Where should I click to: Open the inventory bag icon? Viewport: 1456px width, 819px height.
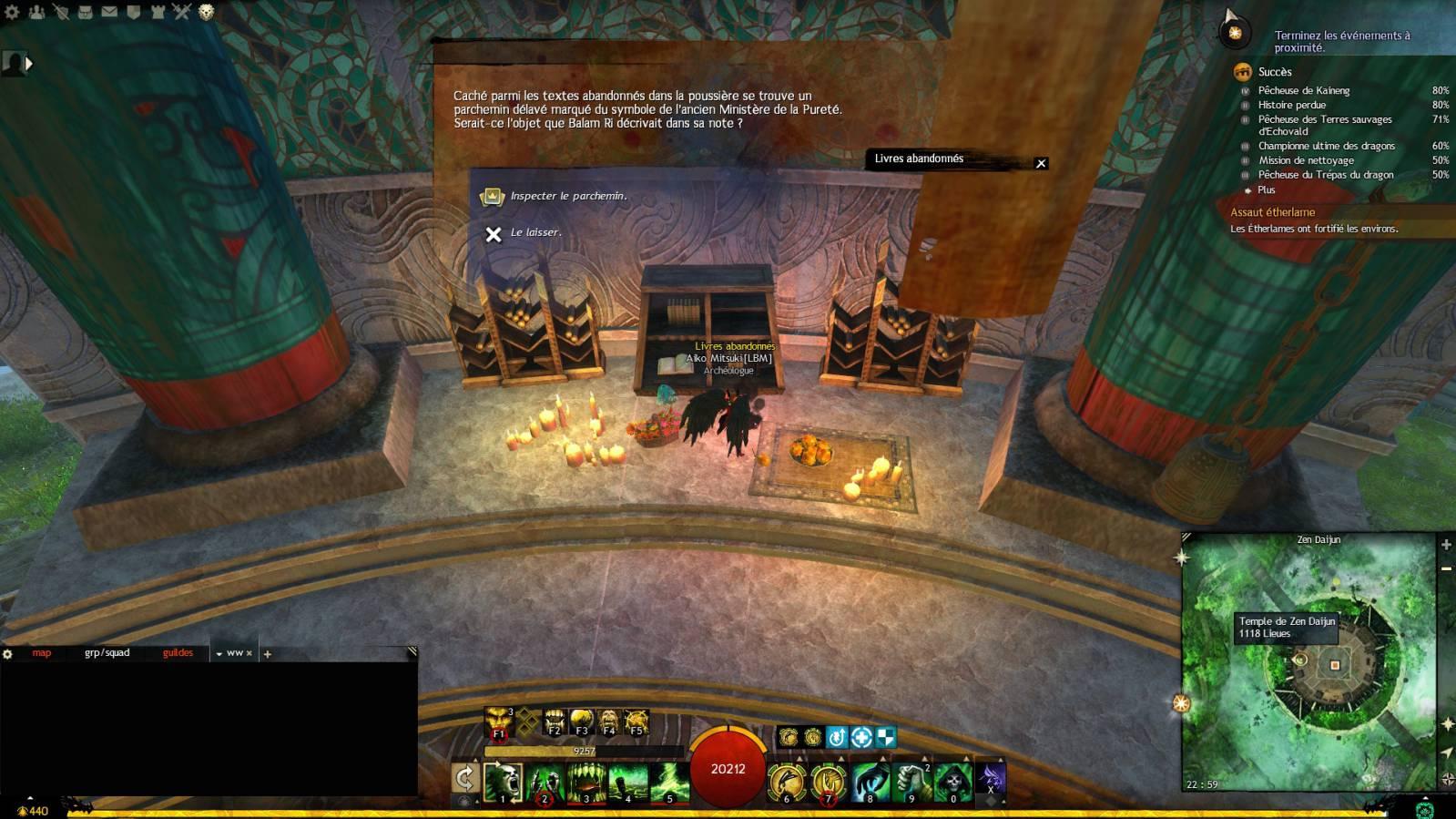pos(85,13)
